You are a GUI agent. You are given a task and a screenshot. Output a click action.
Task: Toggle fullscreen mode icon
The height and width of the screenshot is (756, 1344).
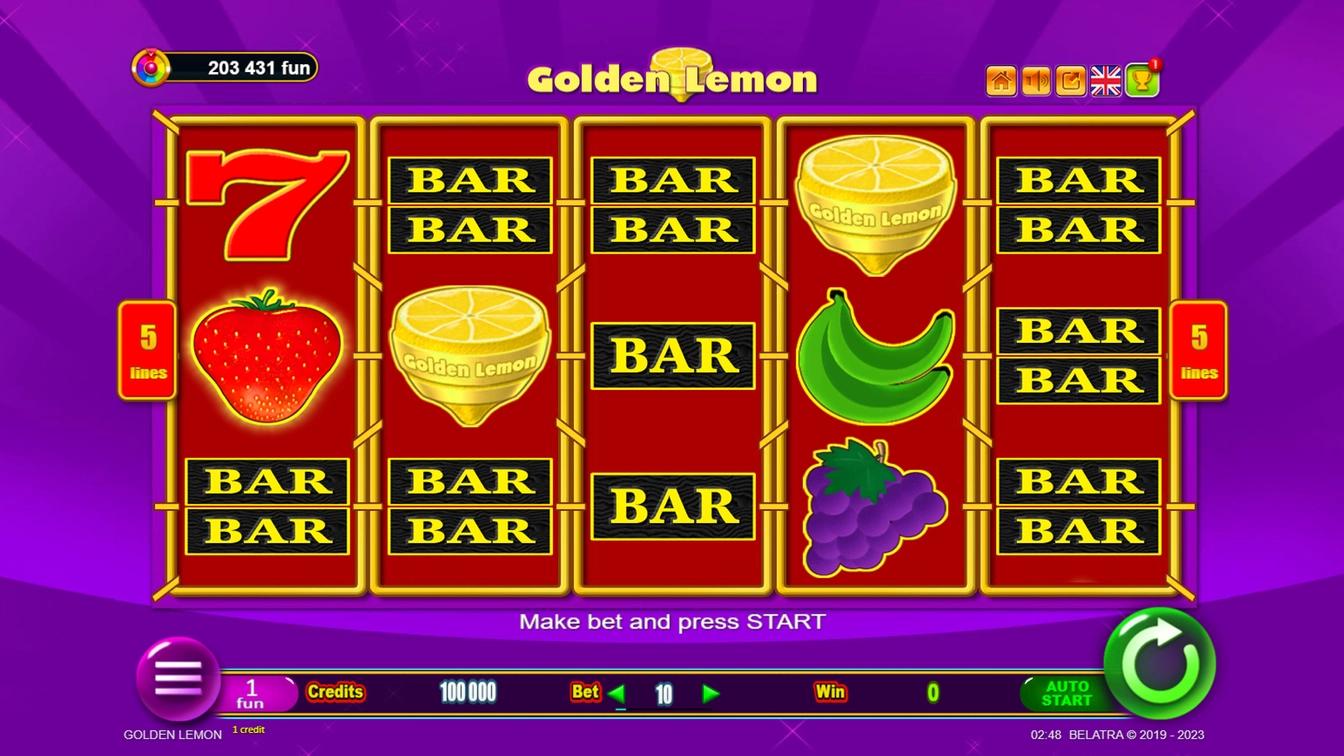(x=1070, y=79)
